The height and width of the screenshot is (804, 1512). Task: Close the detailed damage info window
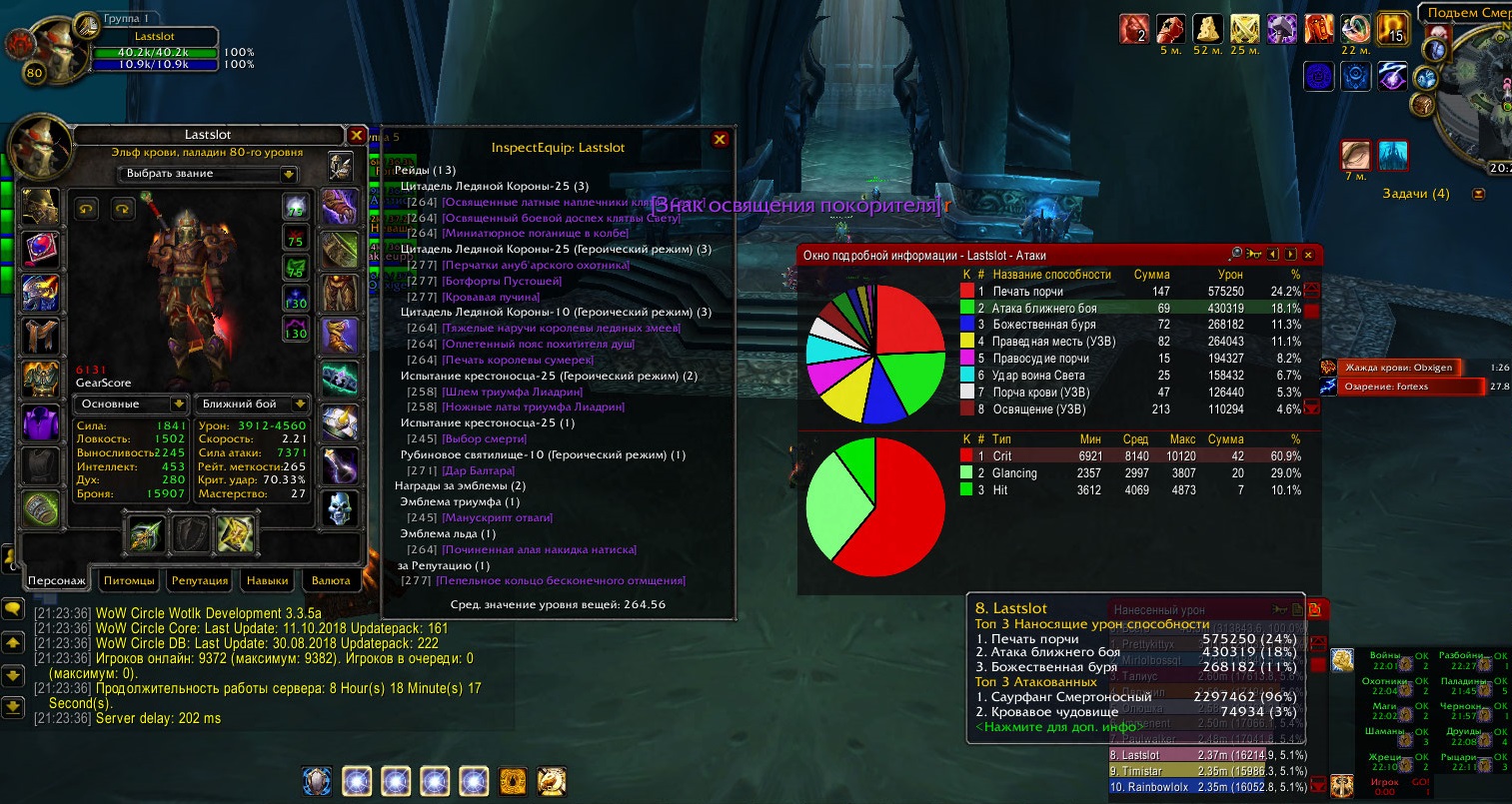1307,256
